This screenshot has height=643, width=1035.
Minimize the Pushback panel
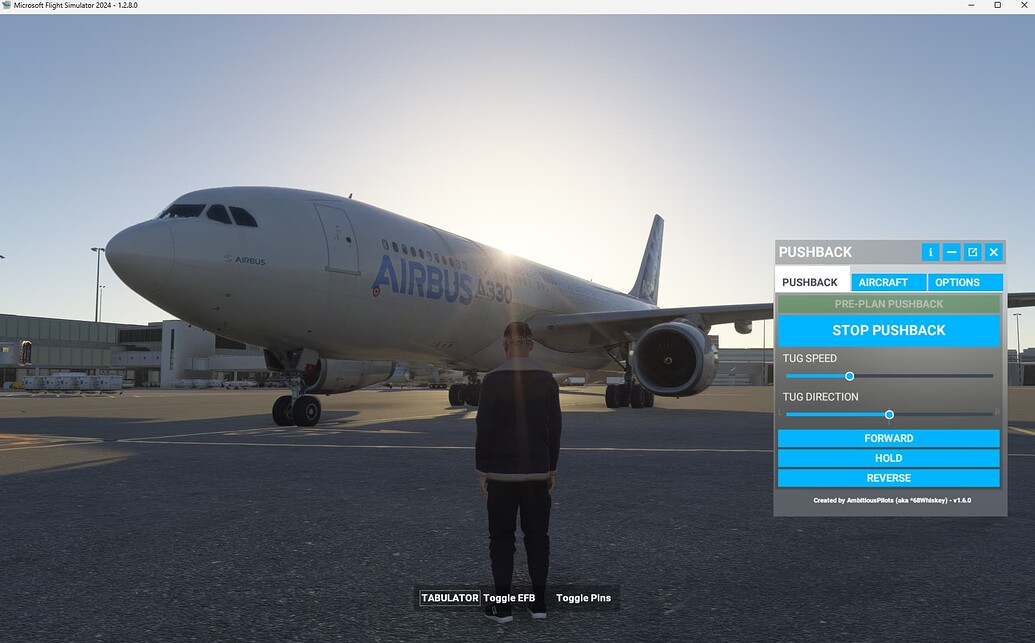point(951,252)
